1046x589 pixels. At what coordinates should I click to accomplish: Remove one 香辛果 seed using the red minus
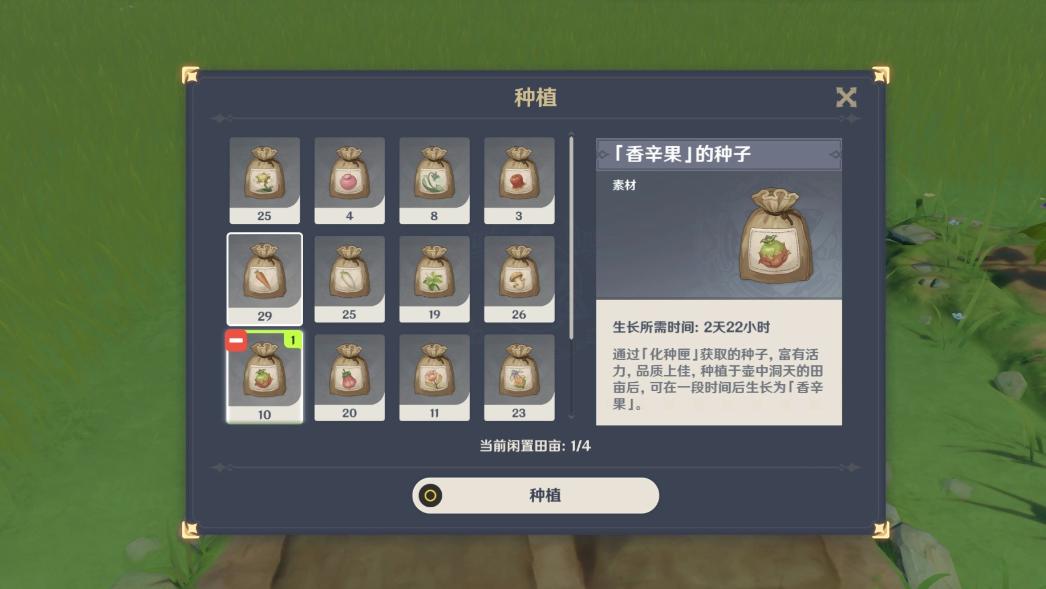(236, 342)
